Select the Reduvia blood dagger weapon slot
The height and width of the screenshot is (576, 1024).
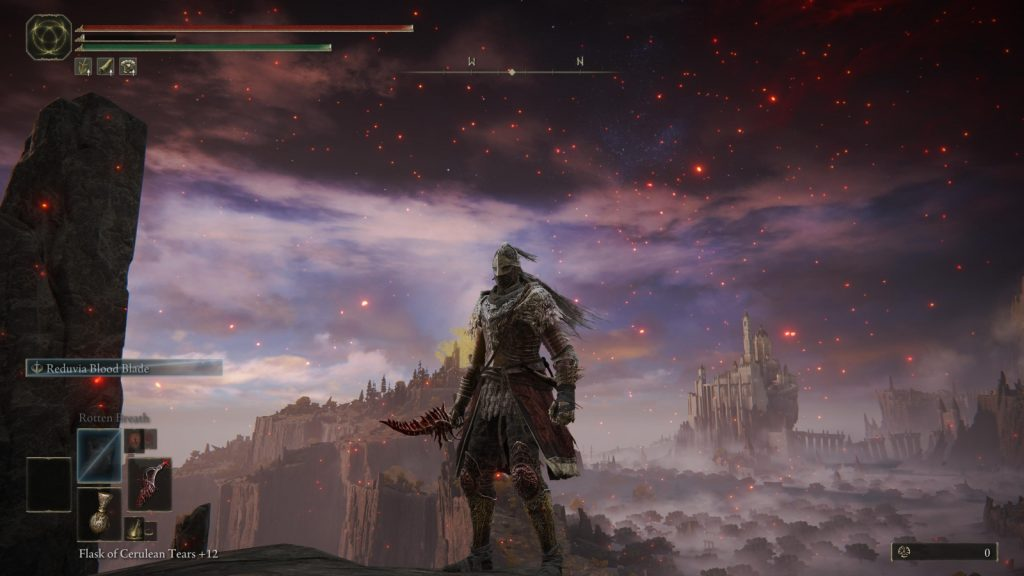pos(149,485)
